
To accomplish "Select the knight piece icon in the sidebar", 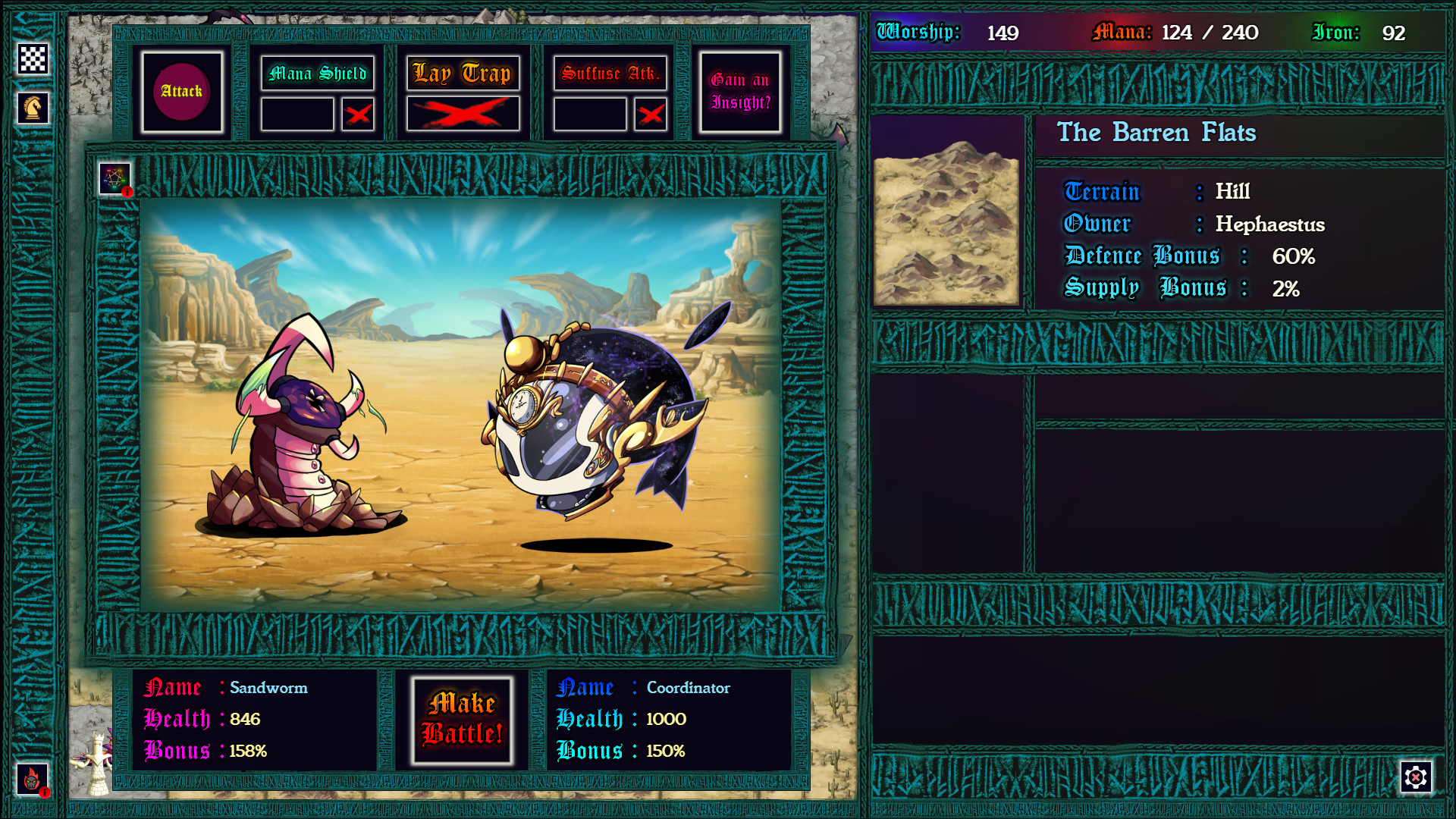I will pos(32,107).
